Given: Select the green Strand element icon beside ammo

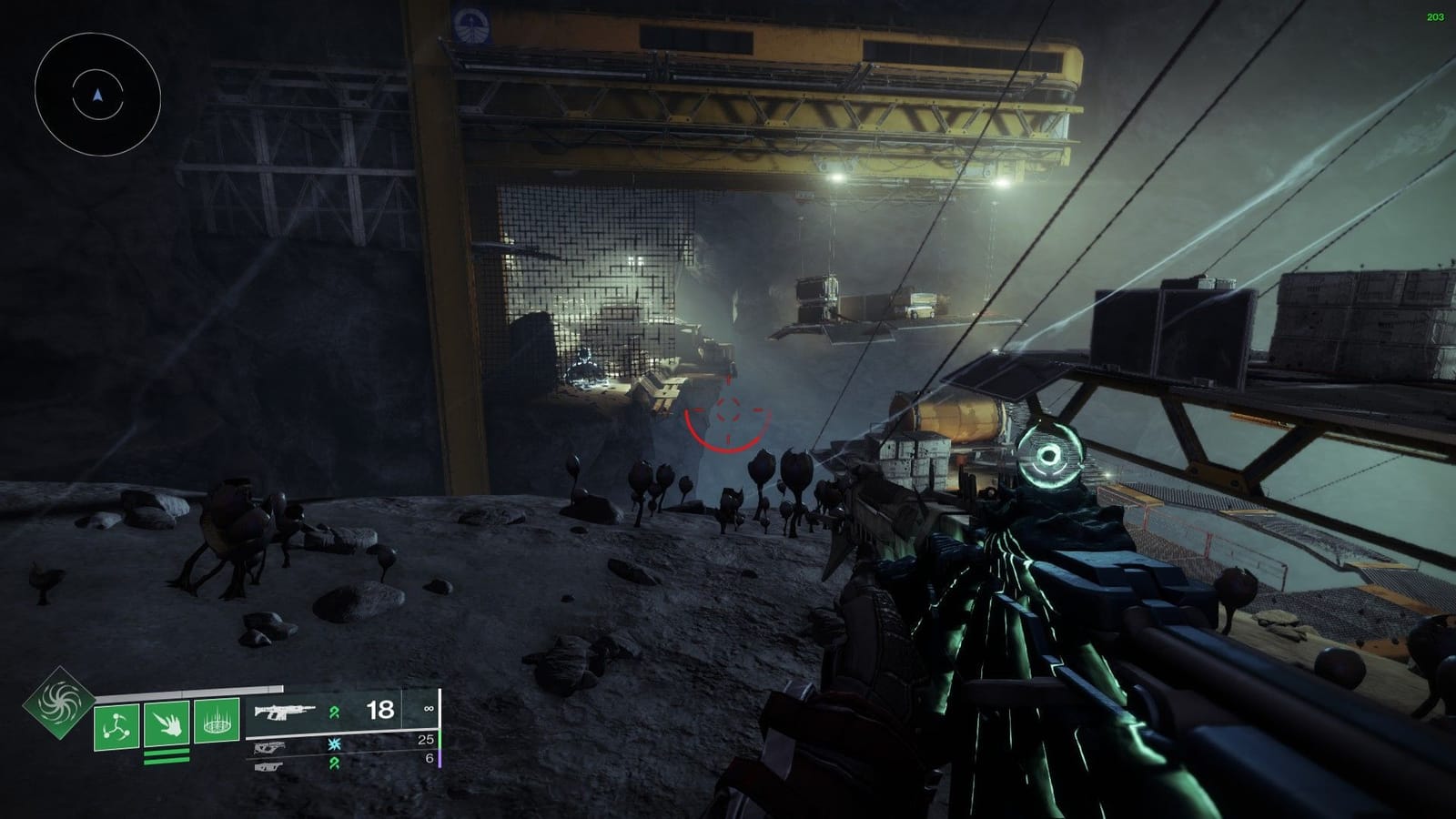Looking at the screenshot, I should (x=334, y=712).
